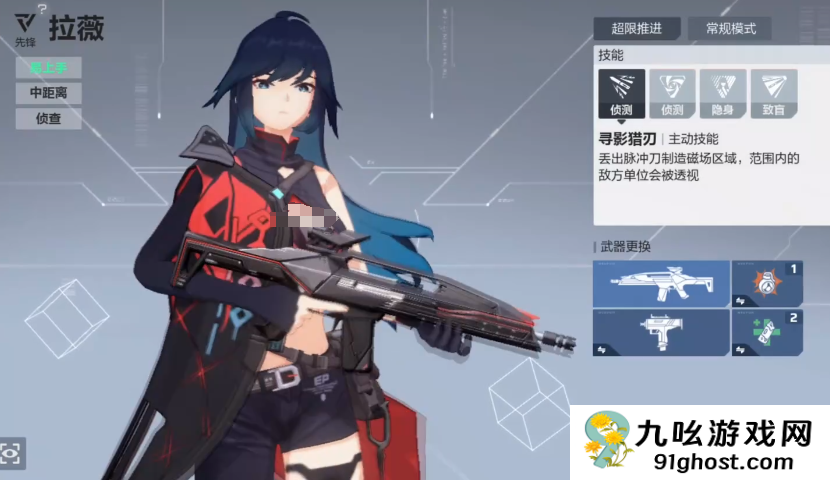Screen dimensions: 830x480
Task: Choose the green healing item in slot 2
Action: coord(767,333)
